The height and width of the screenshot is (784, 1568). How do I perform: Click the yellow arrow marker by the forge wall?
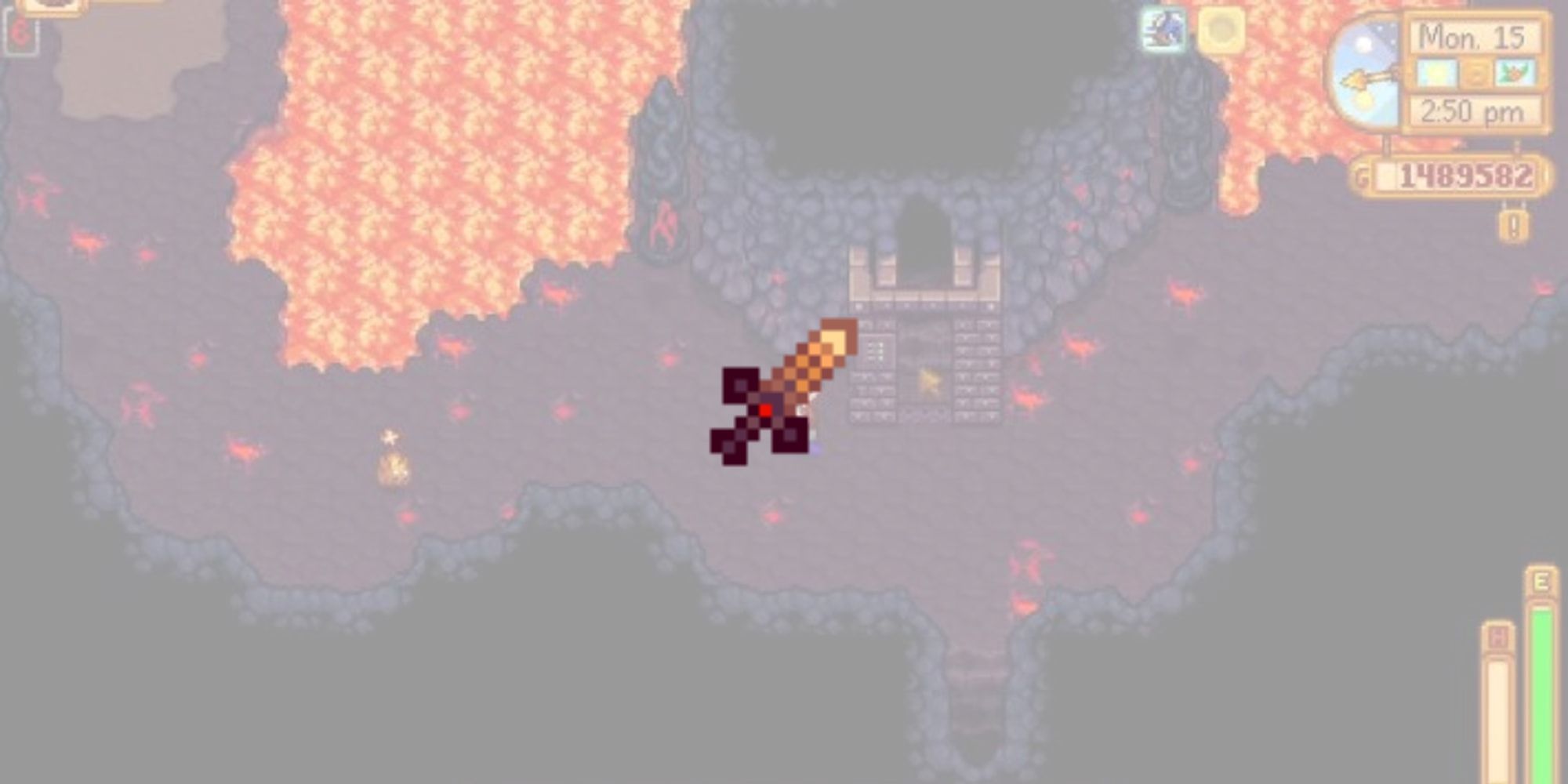click(929, 379)
